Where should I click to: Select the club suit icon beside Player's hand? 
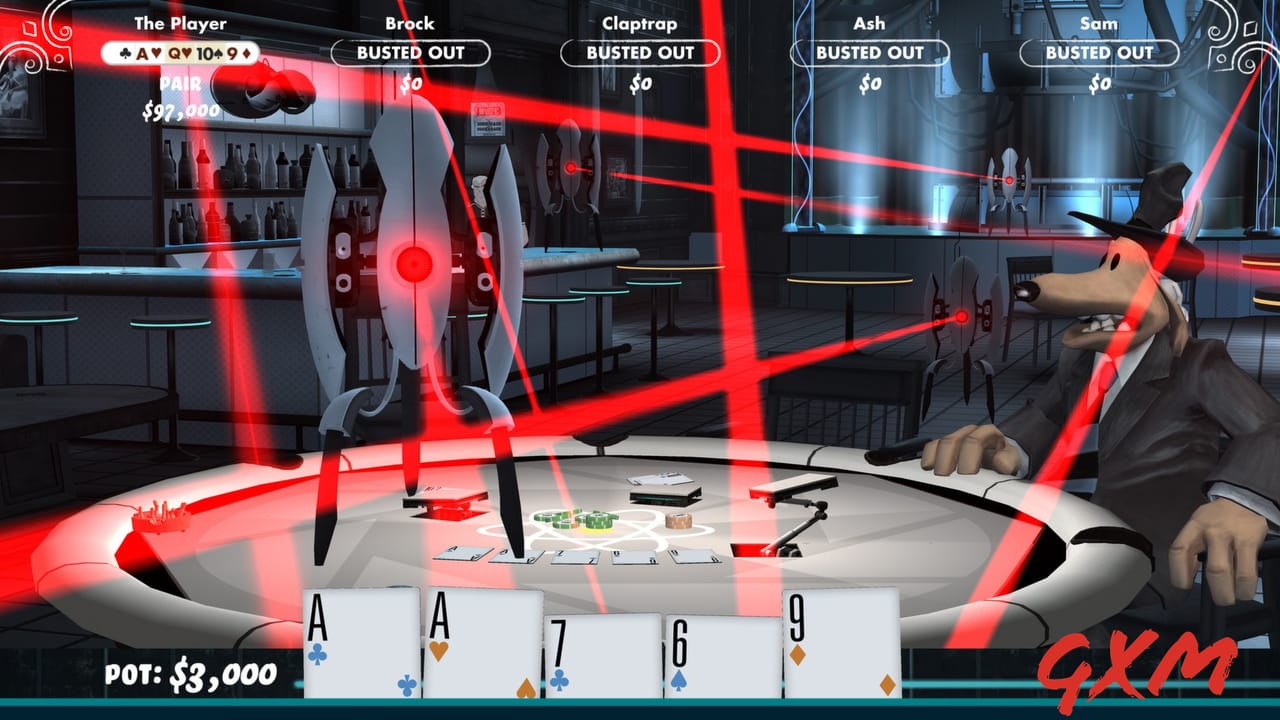tap(125, 54)
